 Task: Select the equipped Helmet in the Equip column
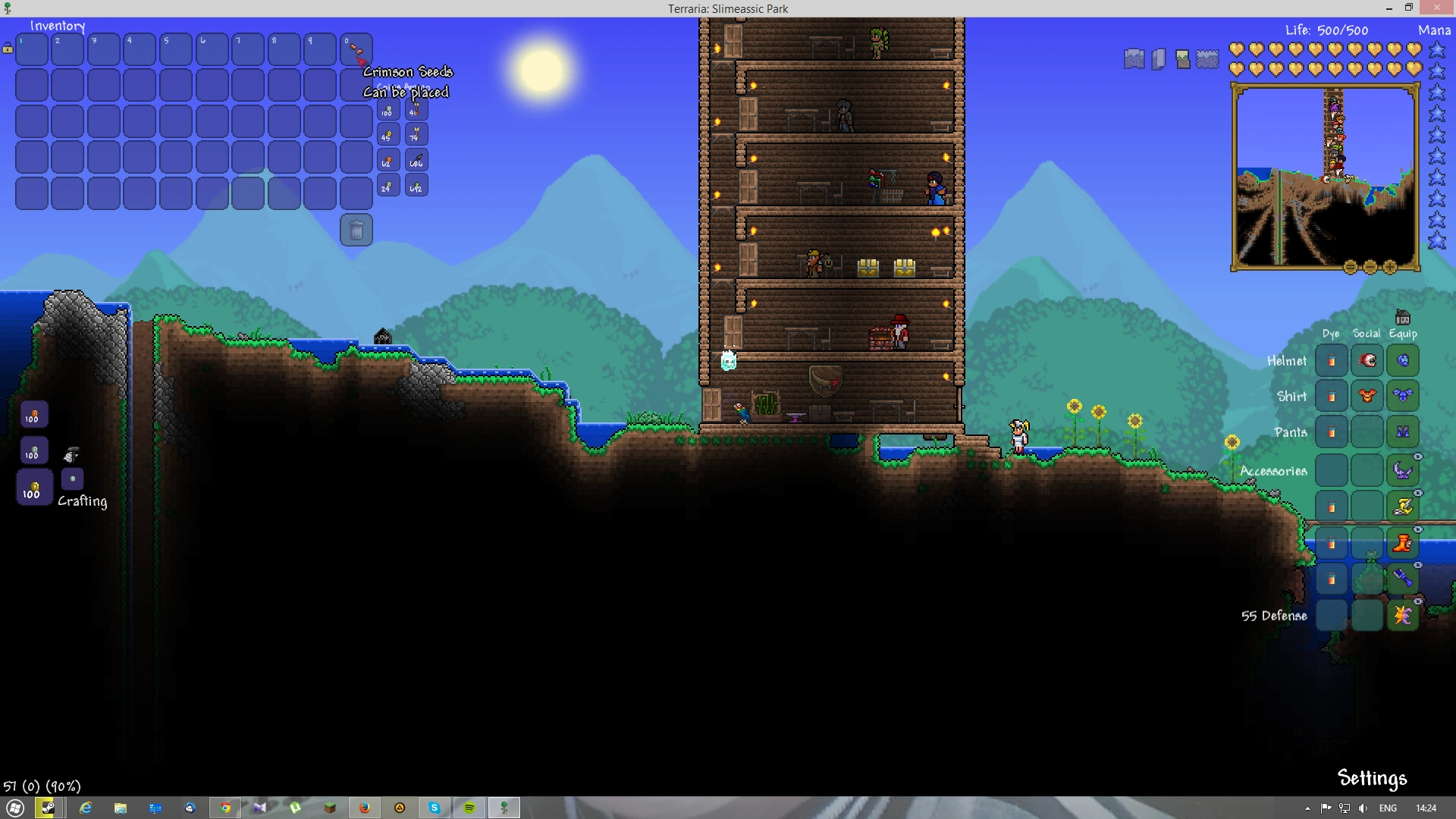click(x=1402, y=360)
